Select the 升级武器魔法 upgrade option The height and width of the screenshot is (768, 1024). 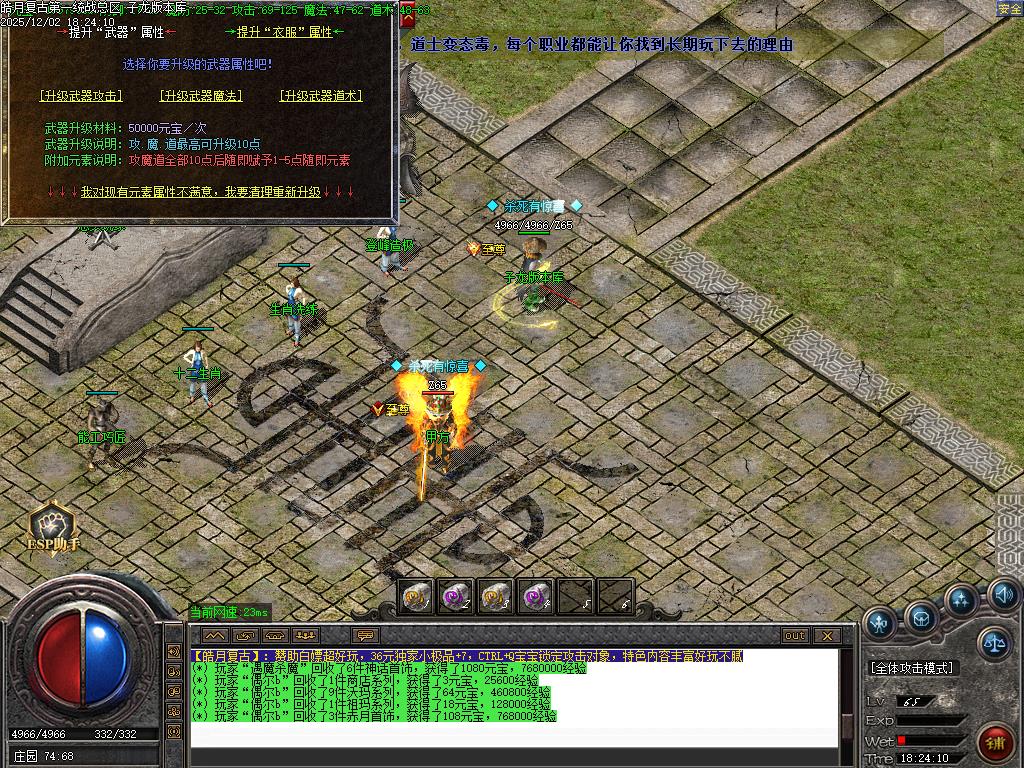[x=200, y=96]
